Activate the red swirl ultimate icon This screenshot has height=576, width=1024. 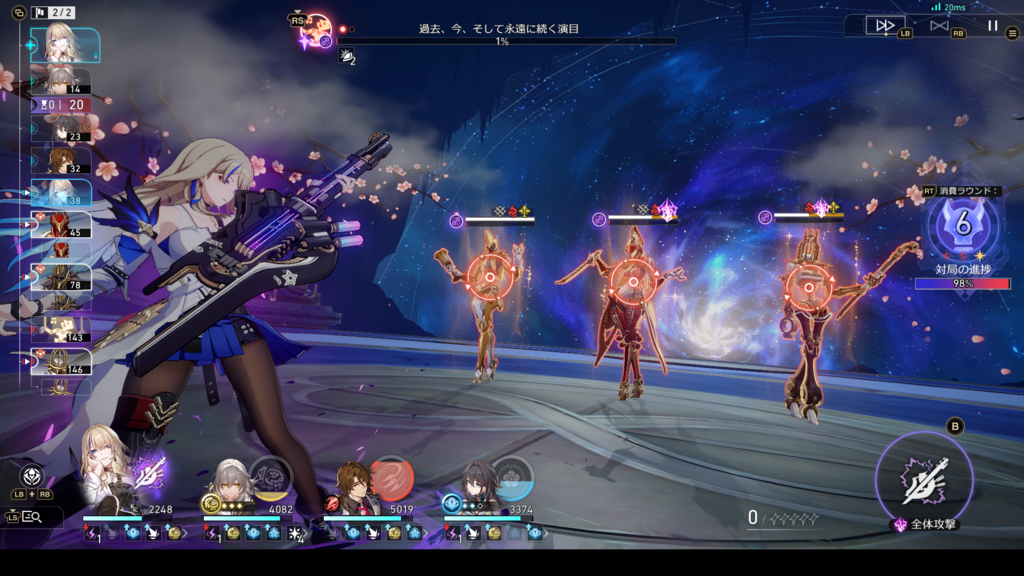tap(391, 478)
